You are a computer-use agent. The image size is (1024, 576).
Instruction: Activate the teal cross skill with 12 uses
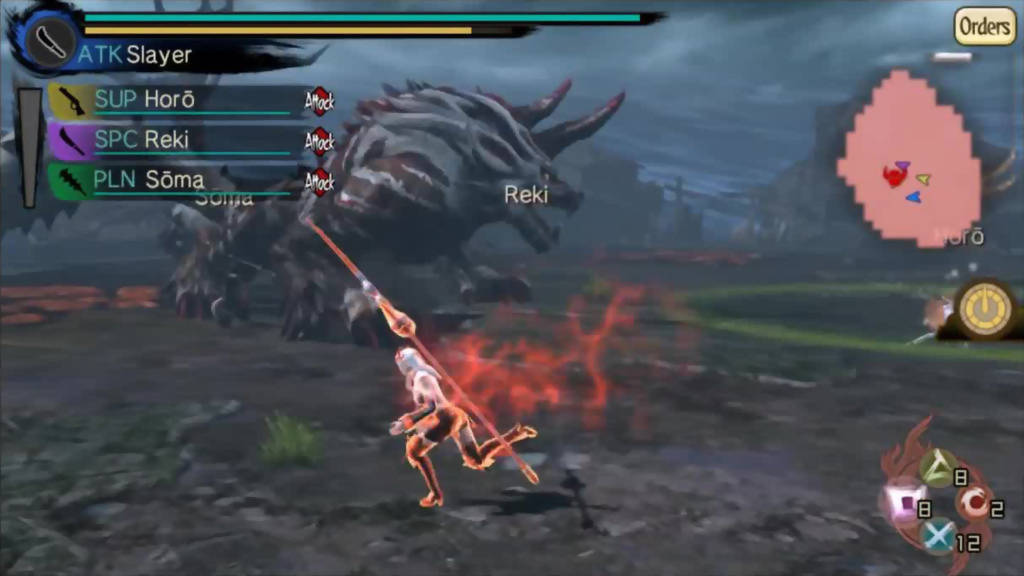click(937, 538)
